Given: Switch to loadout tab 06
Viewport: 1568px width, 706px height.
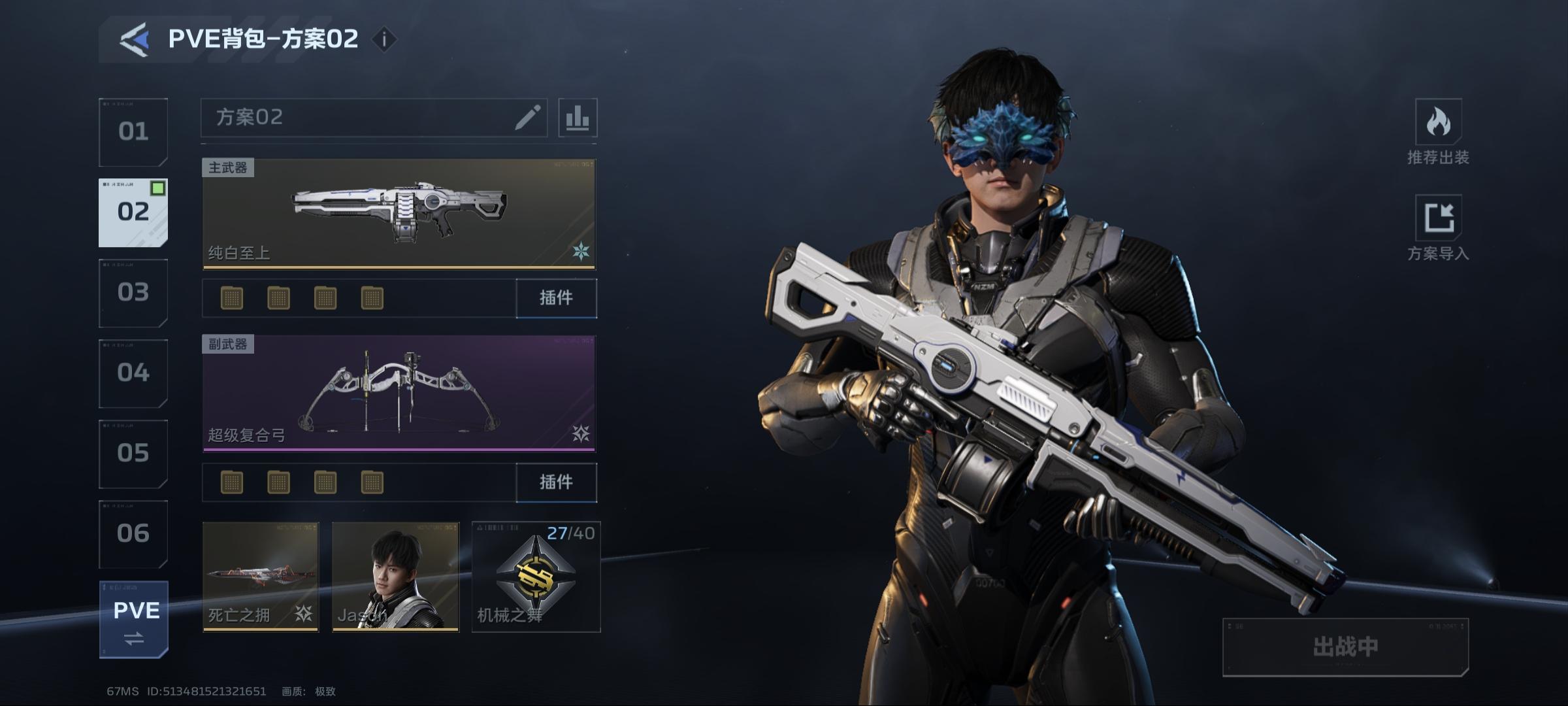Looking at the screenshot, I should pyautogui.click(x=133, y=533).
